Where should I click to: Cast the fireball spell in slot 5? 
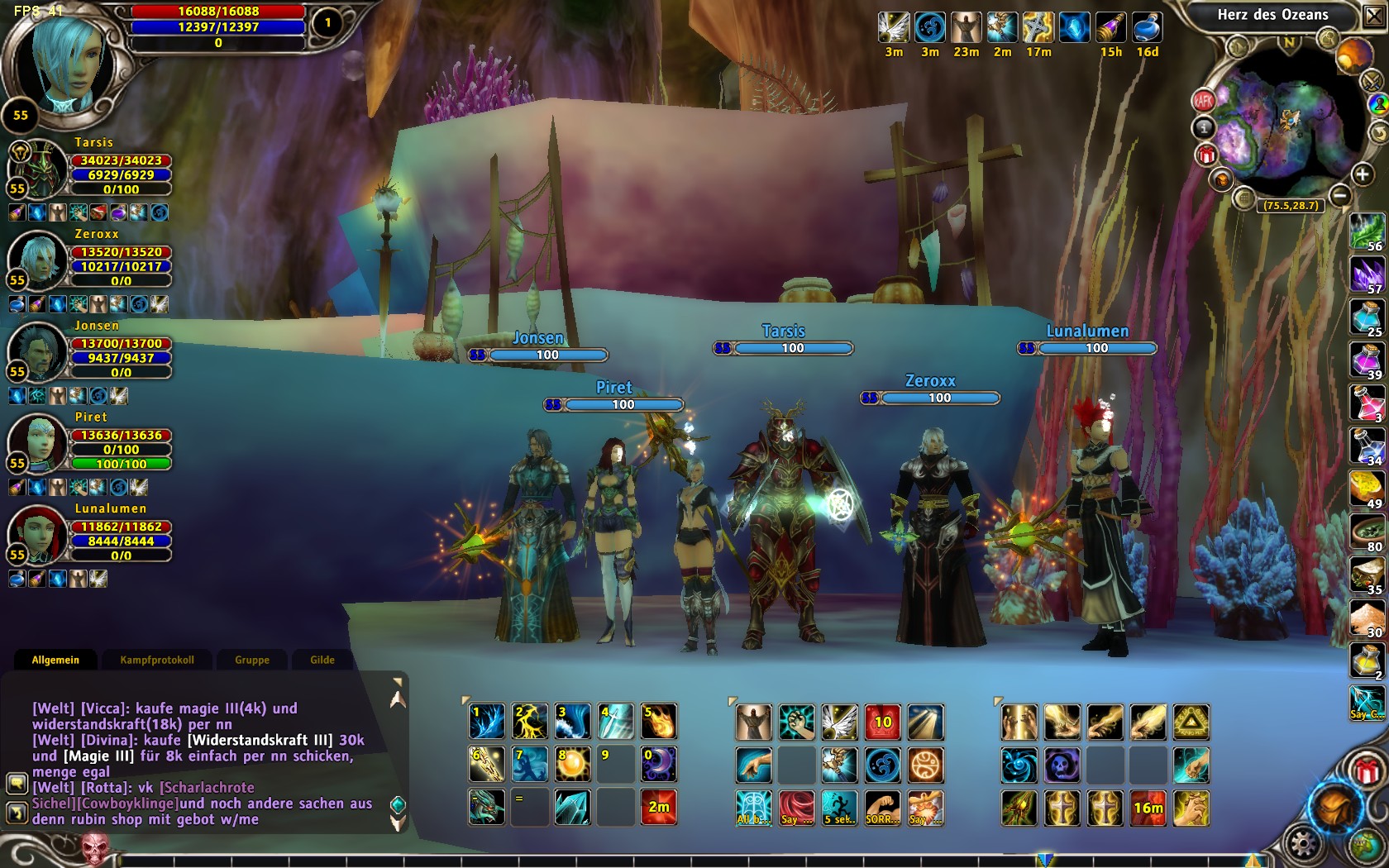(x=659, y=722)
